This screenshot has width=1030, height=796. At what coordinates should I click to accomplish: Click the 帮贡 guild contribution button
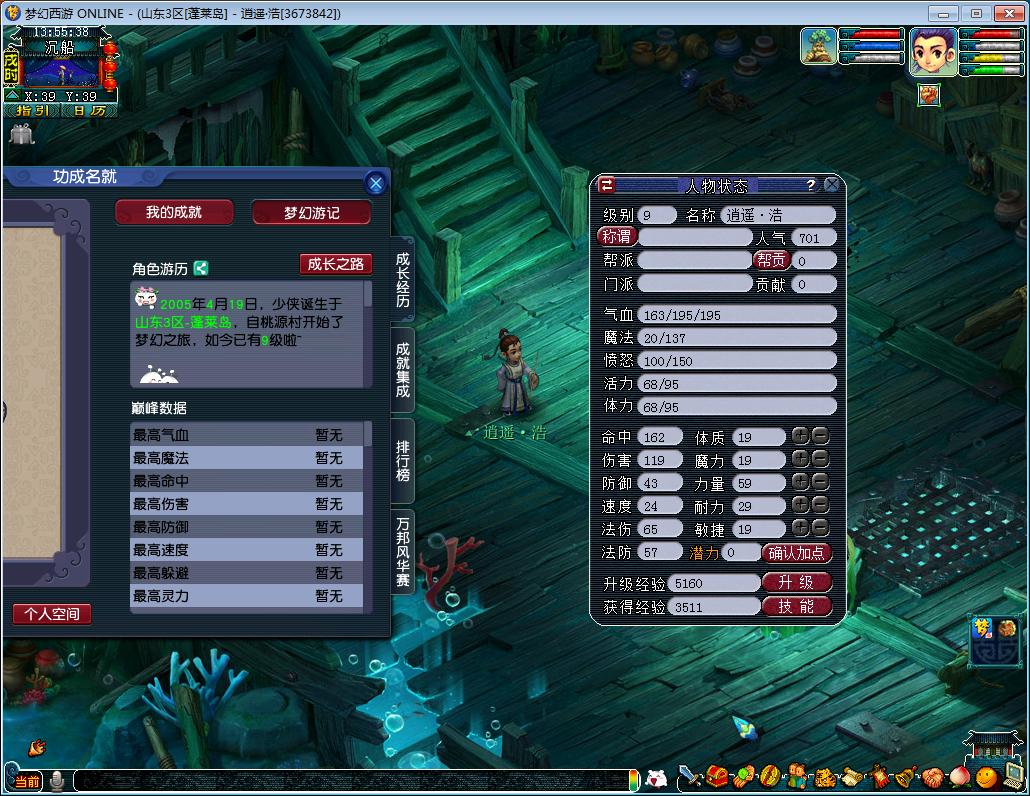pyautogui.click(x=771, y=260)
